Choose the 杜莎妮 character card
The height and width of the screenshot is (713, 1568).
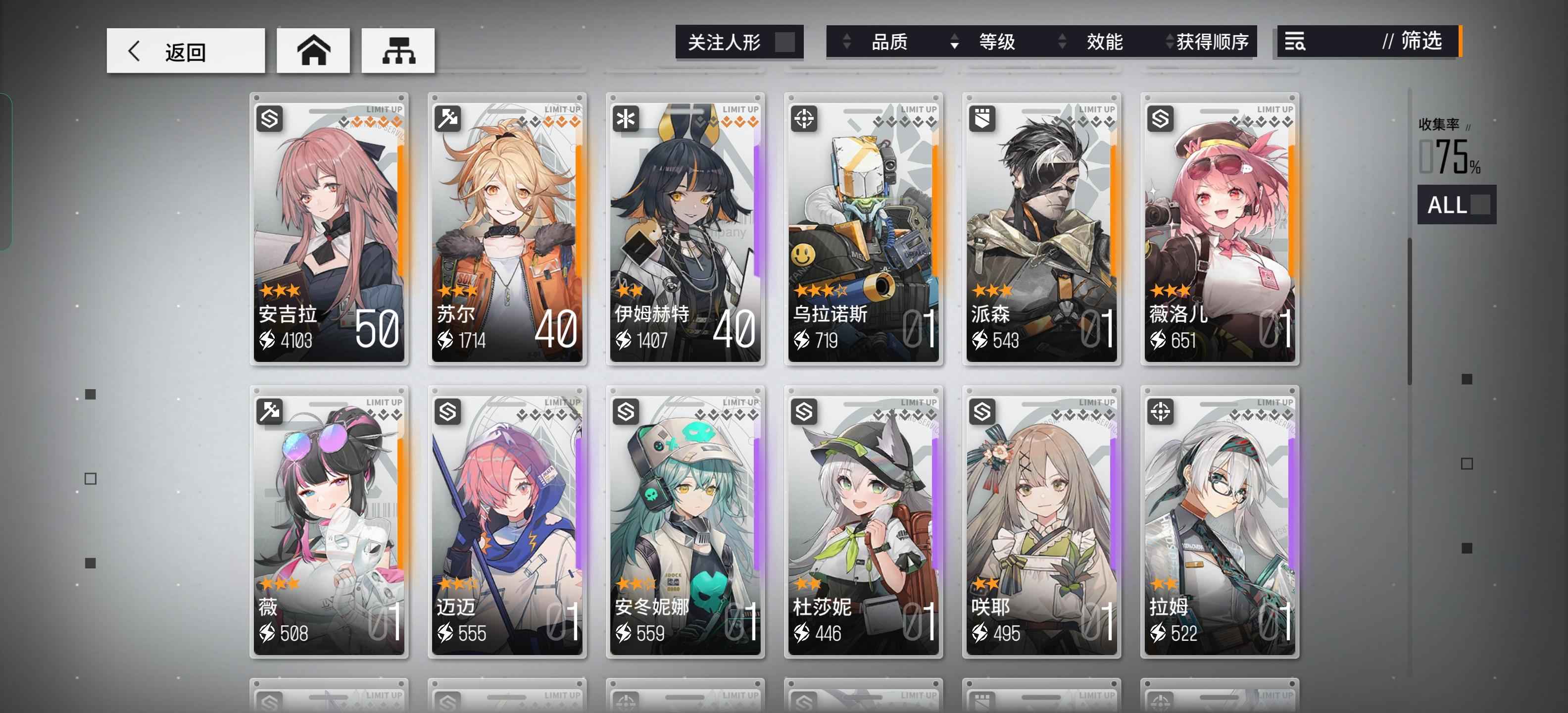(x=863, y=522)
